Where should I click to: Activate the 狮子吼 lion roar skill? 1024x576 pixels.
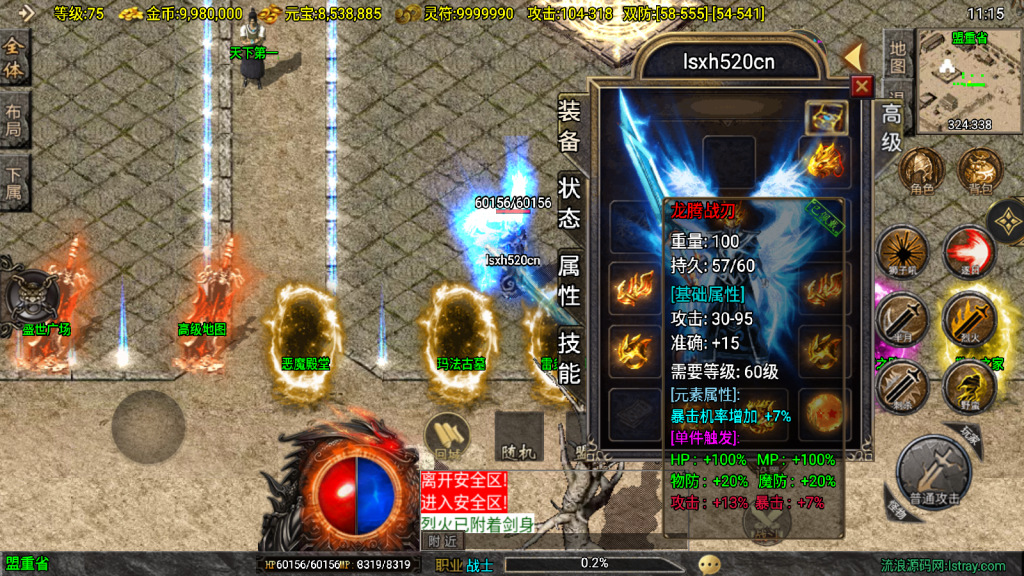tap(902, 253)
